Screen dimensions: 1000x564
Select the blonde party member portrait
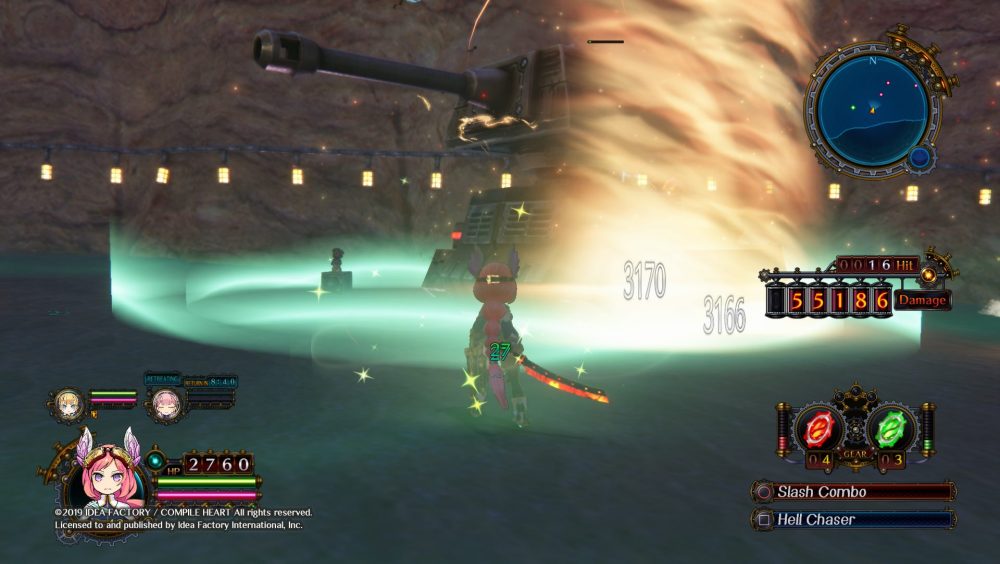point(70,402)
